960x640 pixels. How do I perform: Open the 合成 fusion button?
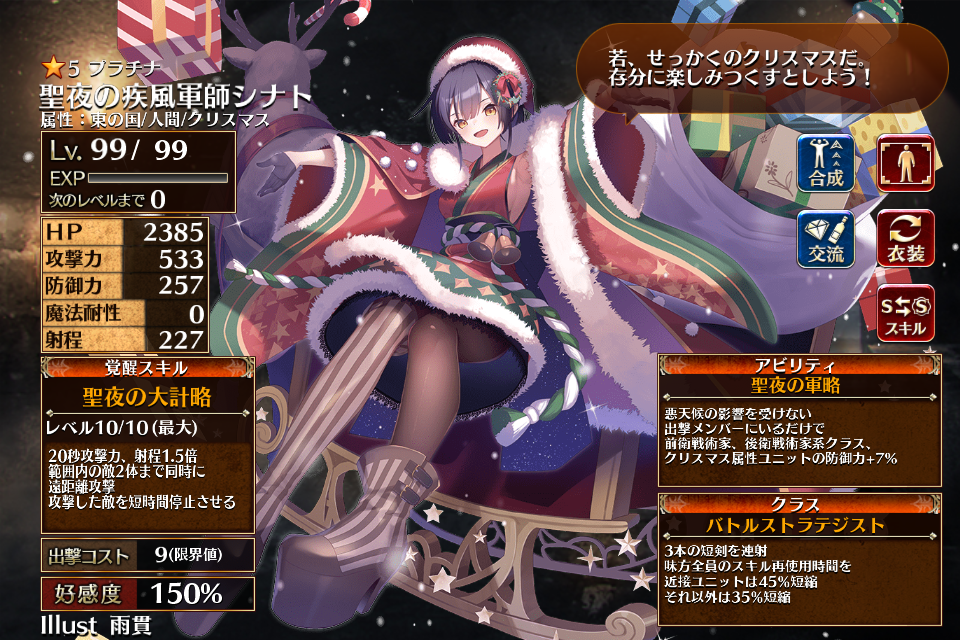point(826,163)
